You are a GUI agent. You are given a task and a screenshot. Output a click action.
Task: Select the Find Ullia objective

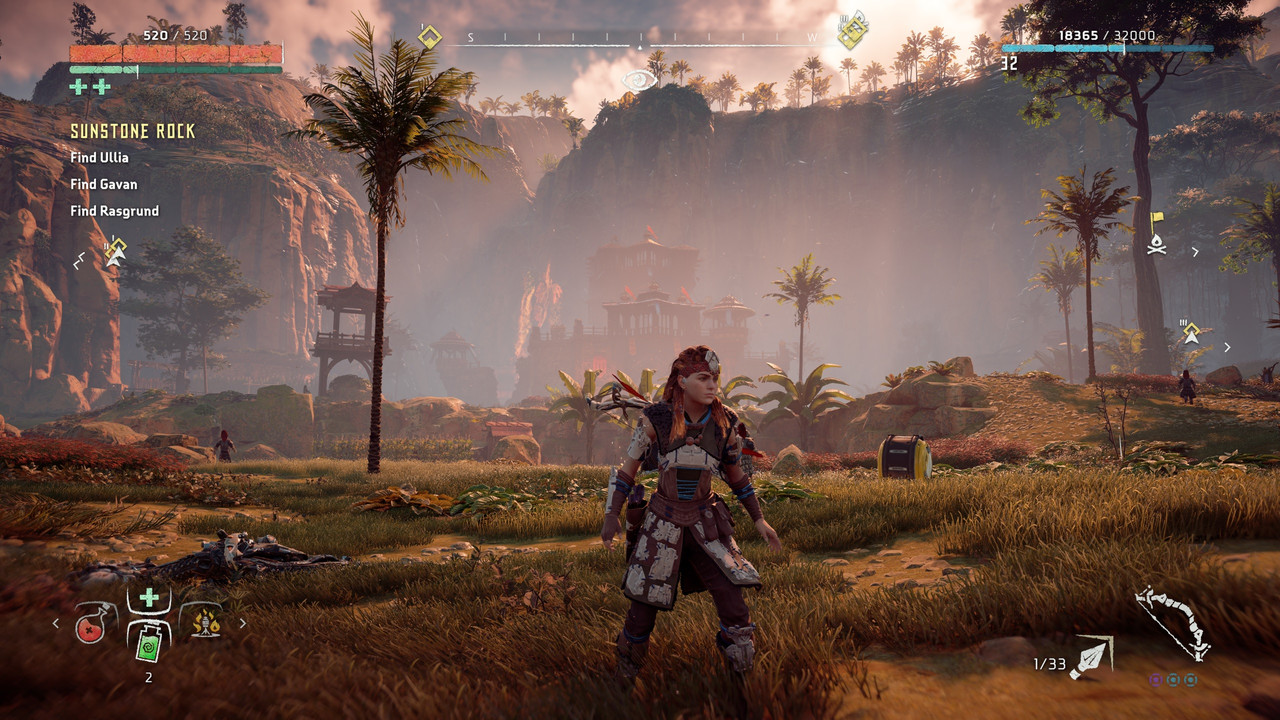coord(99,158)
